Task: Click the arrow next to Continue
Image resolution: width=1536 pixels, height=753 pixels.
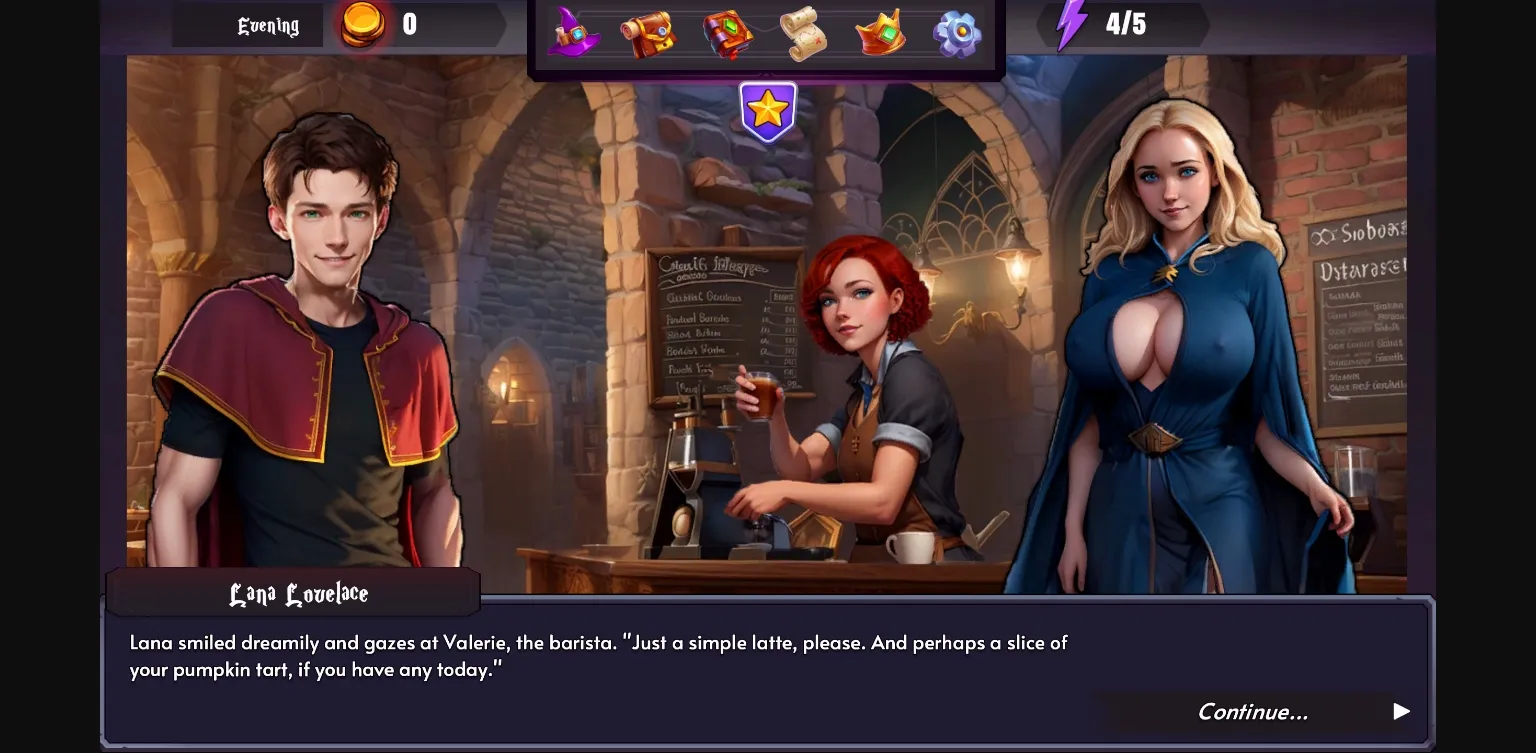Action: click(1400, 712)
